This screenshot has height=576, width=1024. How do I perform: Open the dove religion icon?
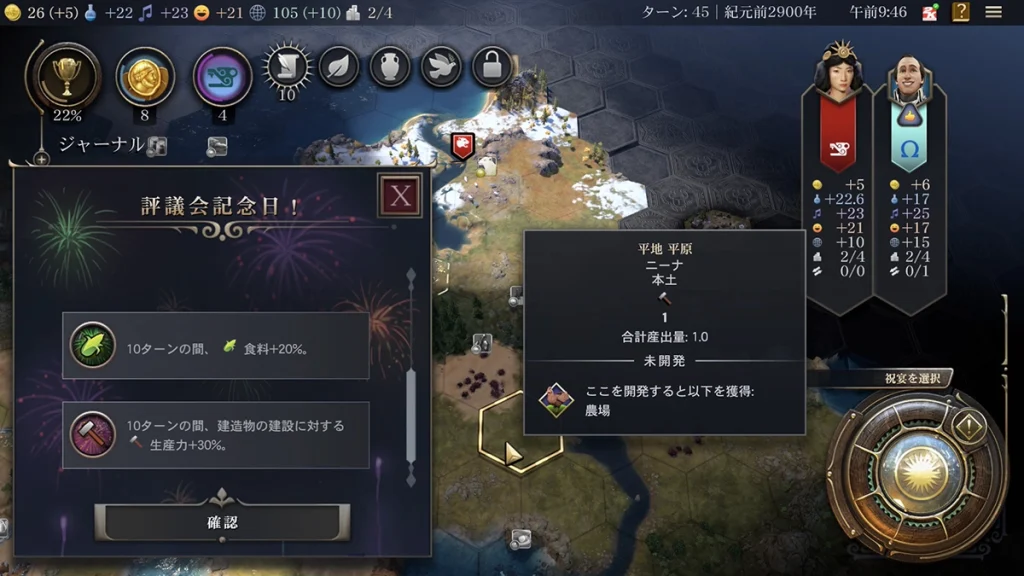[x=441, y=68]
